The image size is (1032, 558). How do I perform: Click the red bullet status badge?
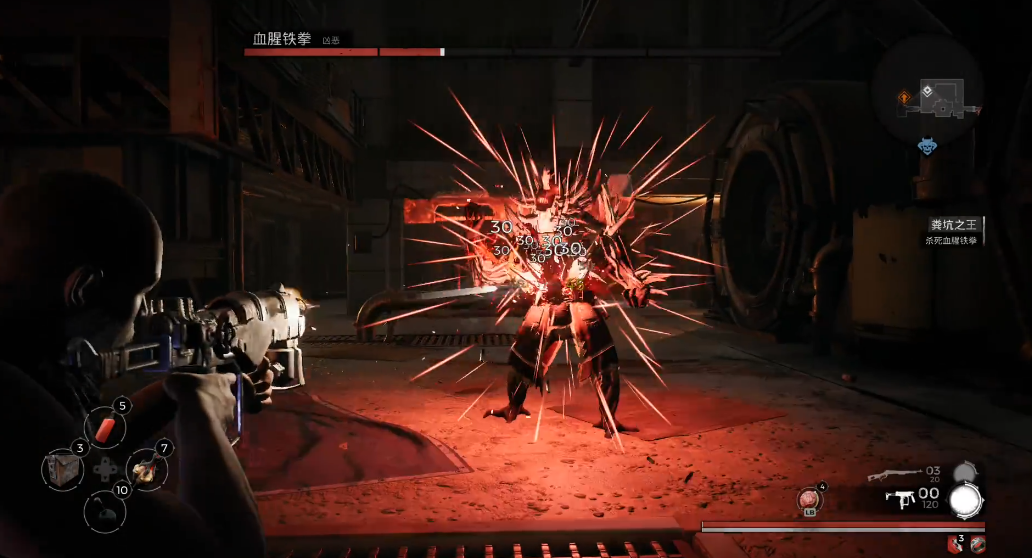point(976,544)
